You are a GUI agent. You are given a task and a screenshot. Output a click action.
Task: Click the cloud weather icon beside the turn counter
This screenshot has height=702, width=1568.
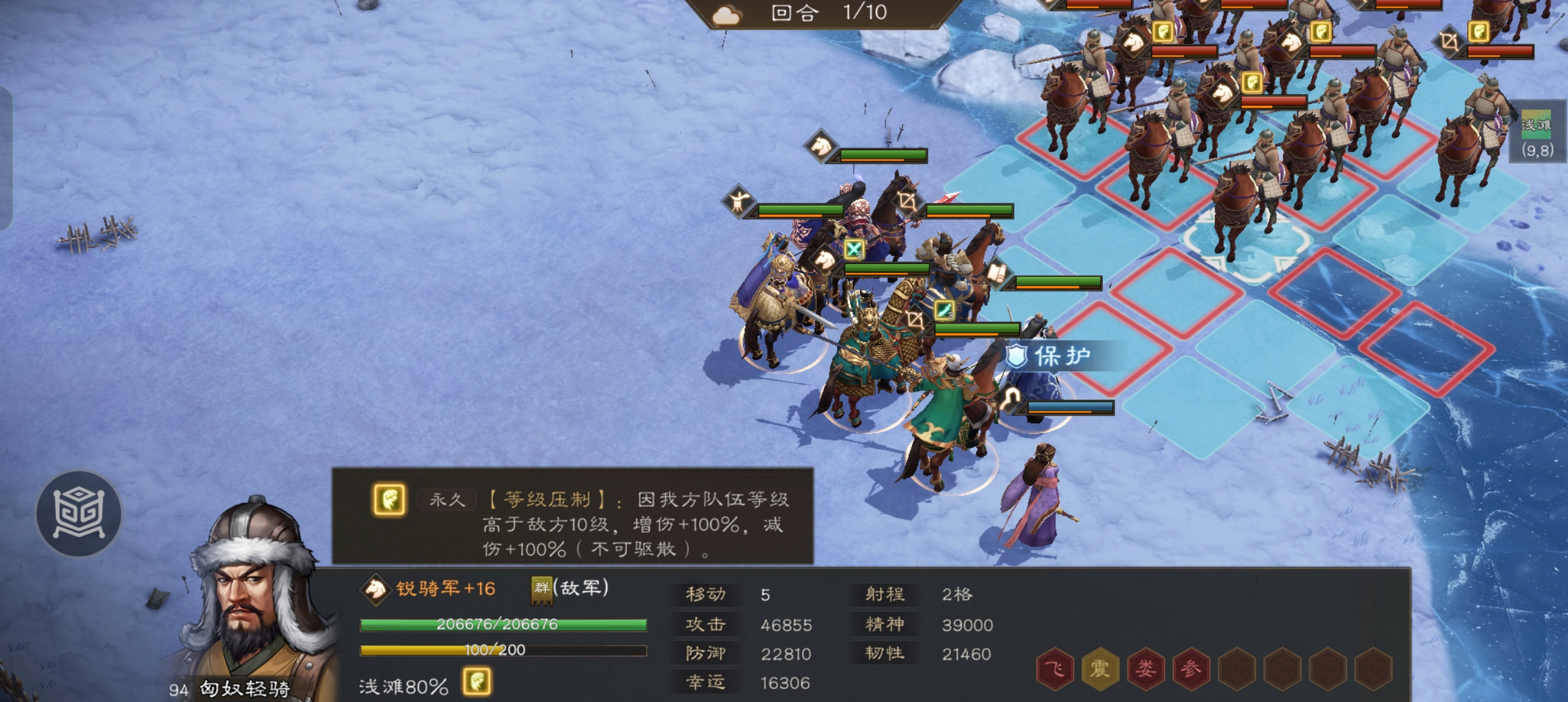[727, 14]
